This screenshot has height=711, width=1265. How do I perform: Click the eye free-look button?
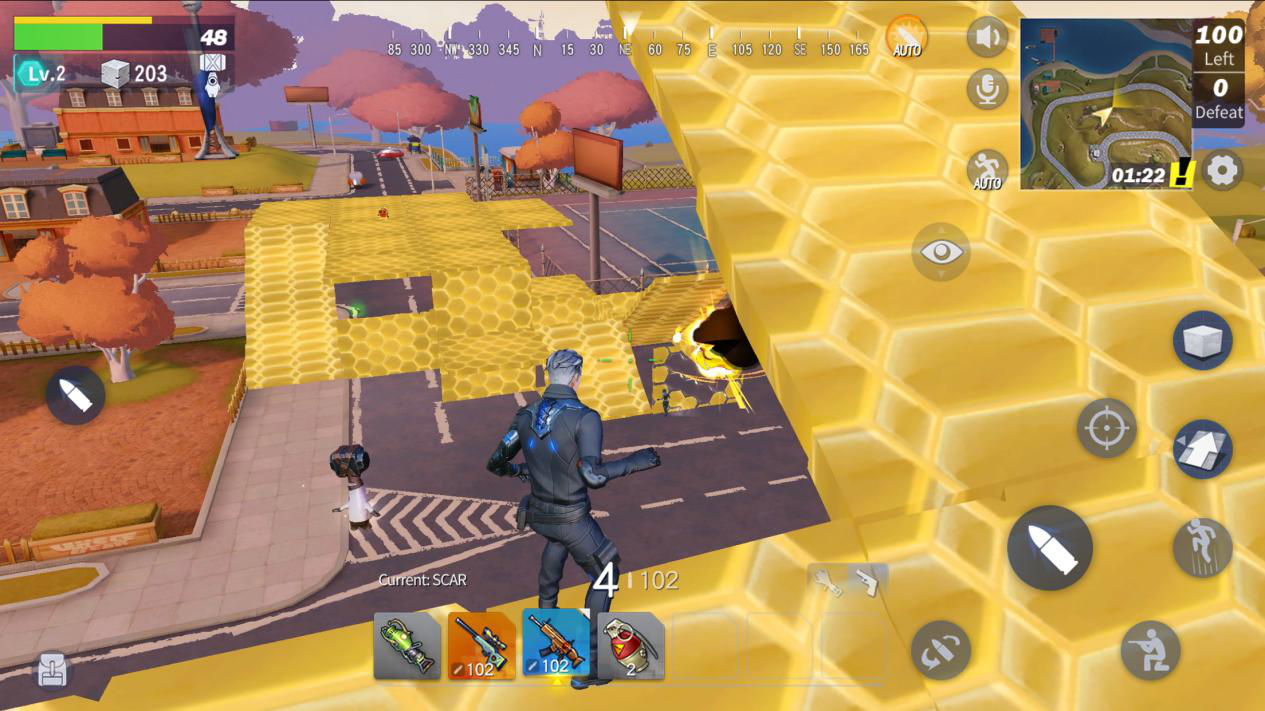941,251
